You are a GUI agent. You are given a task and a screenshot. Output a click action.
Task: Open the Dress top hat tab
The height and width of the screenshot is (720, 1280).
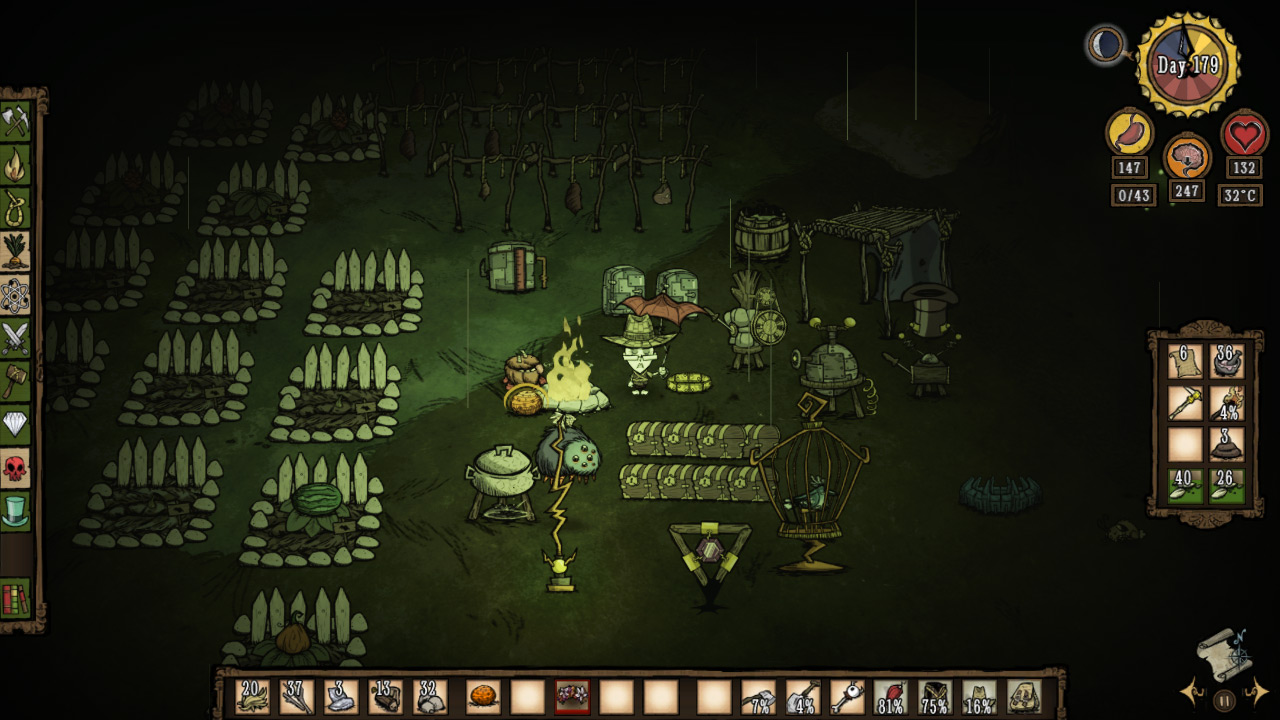pyautogui.click(x=17, y=510)
